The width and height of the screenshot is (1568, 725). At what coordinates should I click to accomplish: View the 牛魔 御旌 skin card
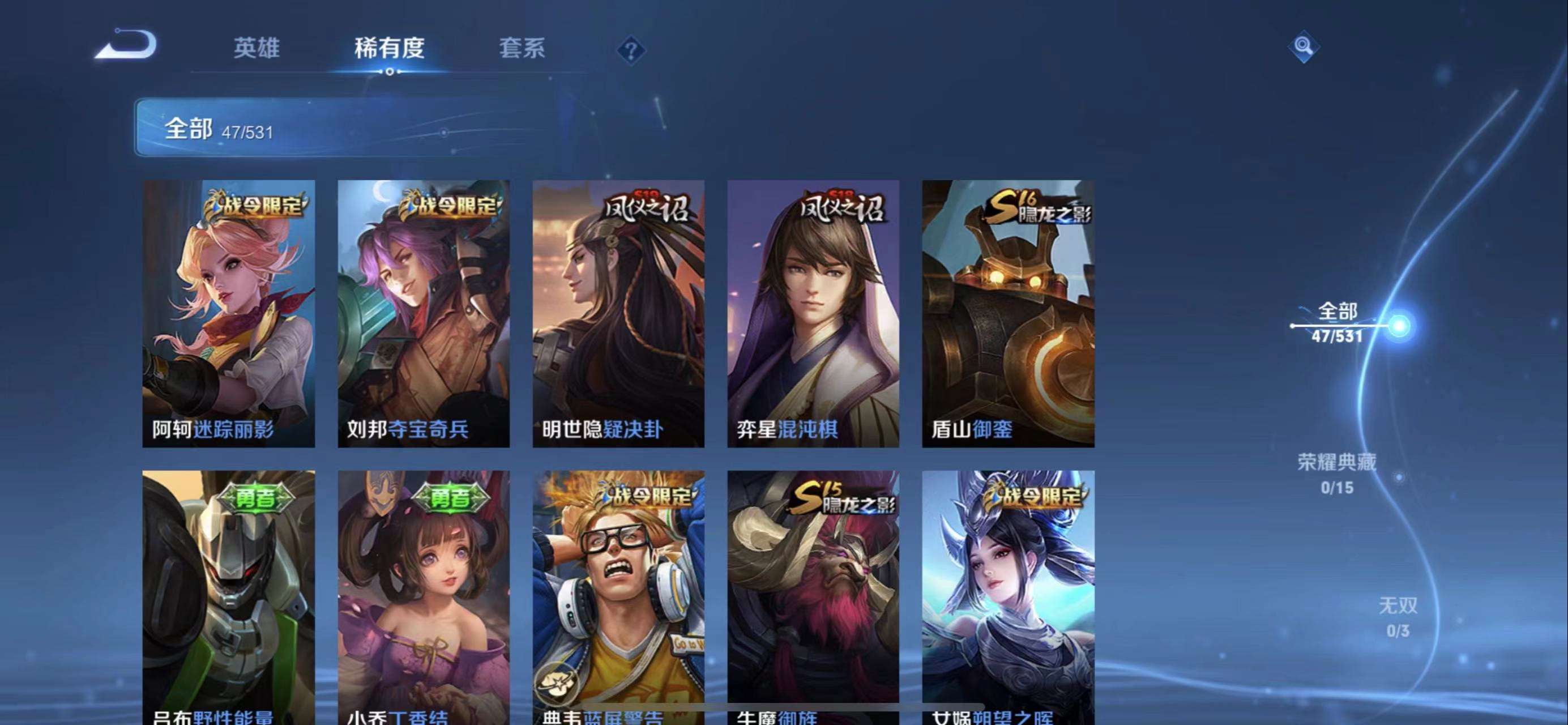click(x=813, y=596)
